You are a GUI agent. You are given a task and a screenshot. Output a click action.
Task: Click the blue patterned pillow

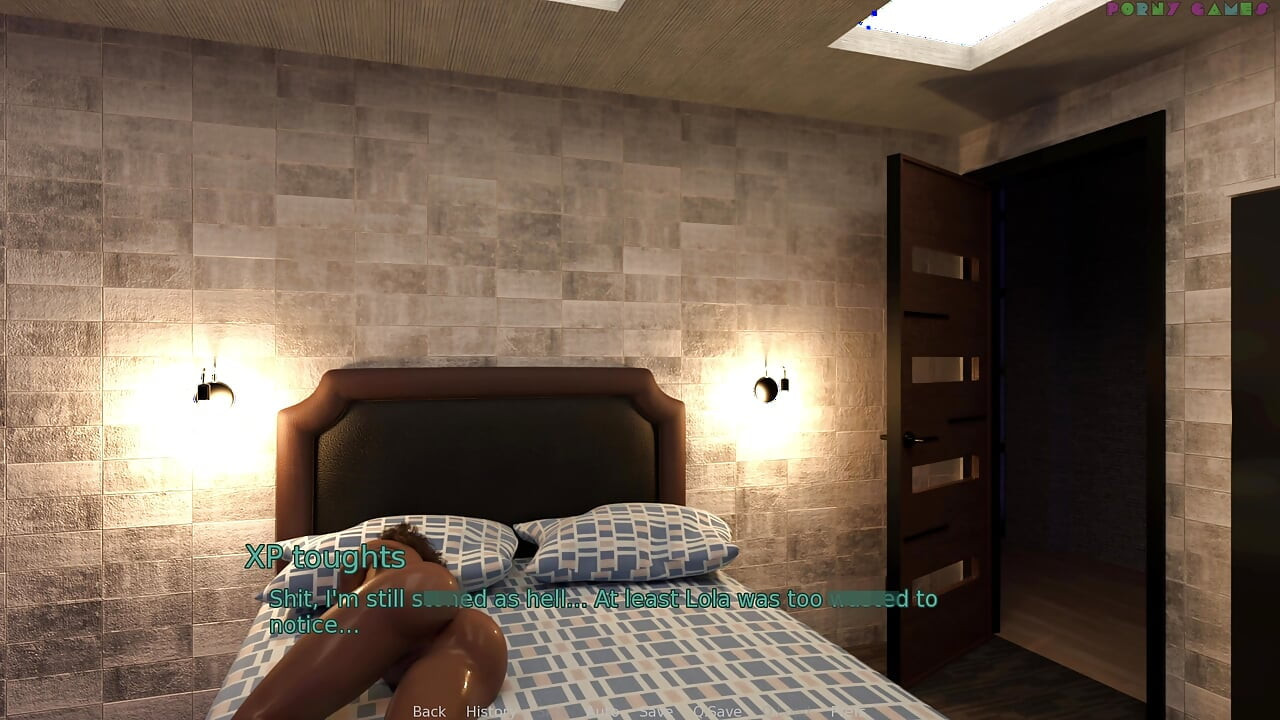[630, 545]
